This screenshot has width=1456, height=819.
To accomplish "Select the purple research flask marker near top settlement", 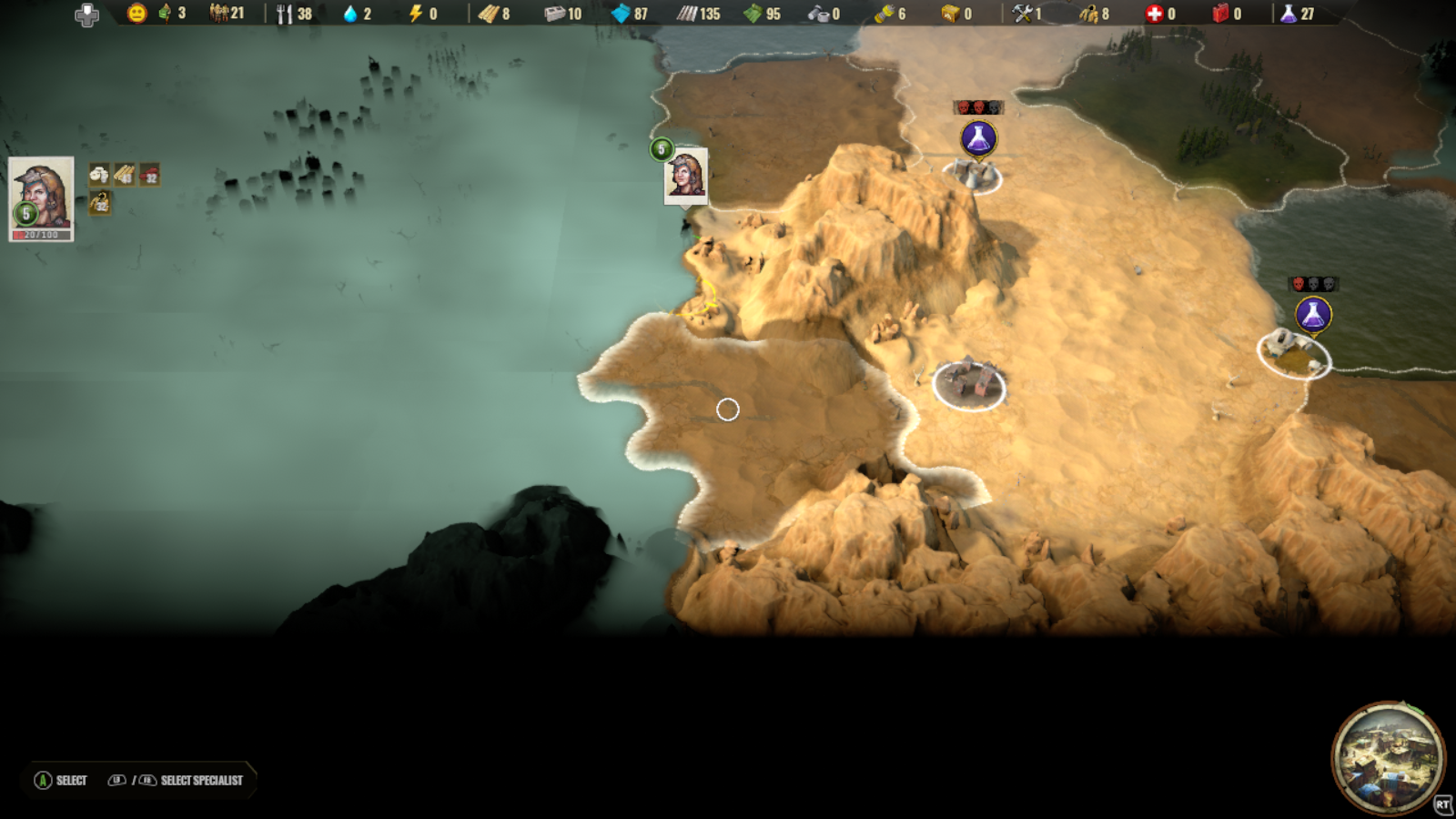I will (x=977, y=138).
